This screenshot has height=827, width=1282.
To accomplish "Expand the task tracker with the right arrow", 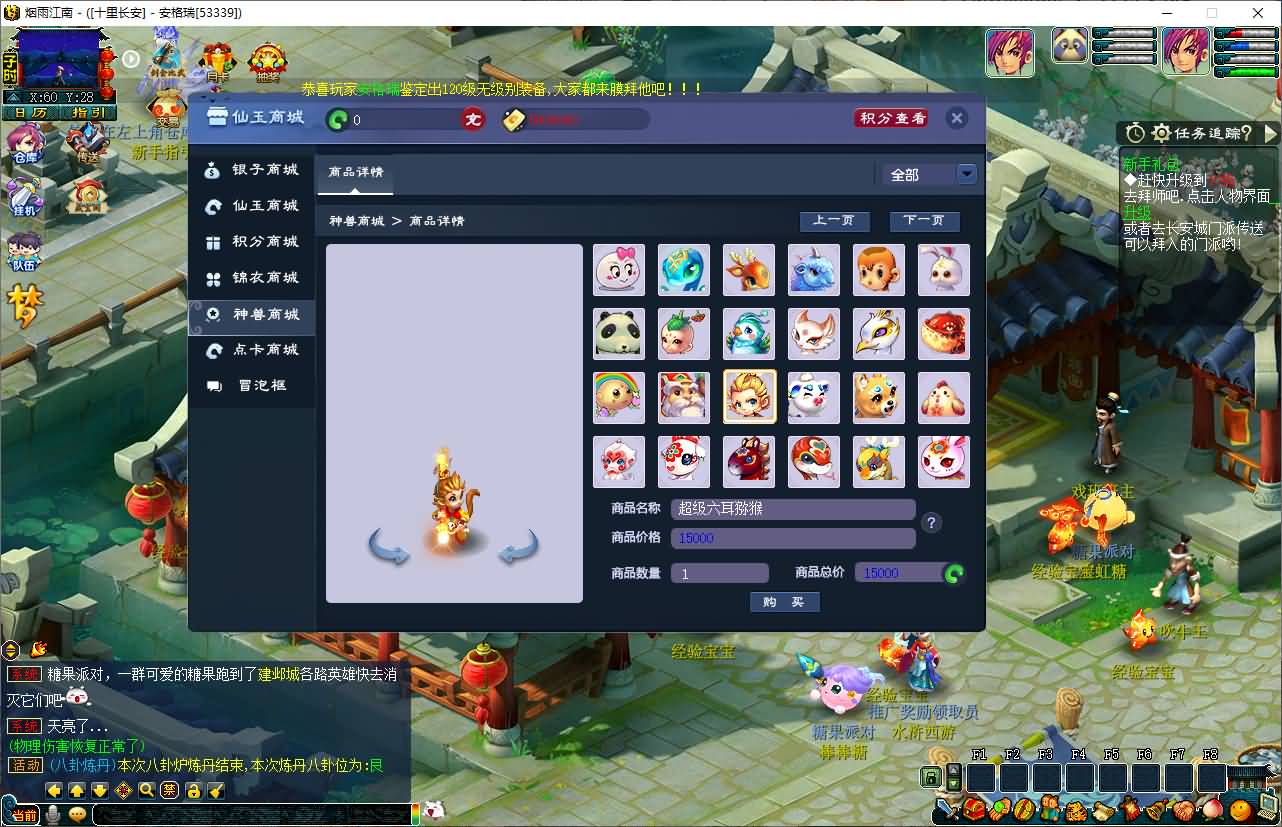I will pyautogui.click(x=1272, y=133).
